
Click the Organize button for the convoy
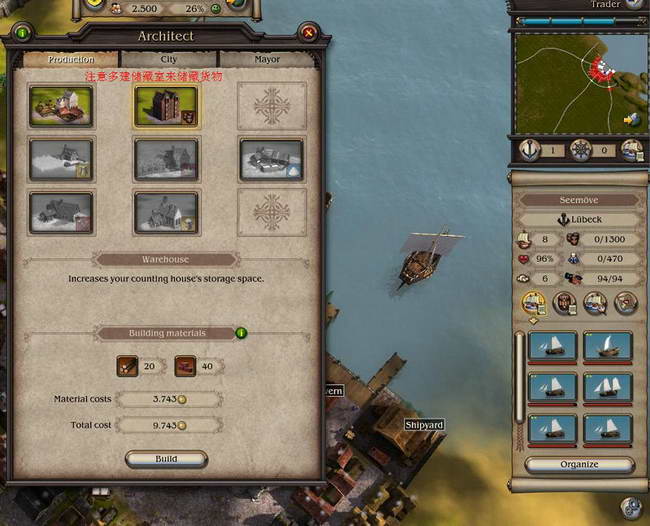[579, 465]
